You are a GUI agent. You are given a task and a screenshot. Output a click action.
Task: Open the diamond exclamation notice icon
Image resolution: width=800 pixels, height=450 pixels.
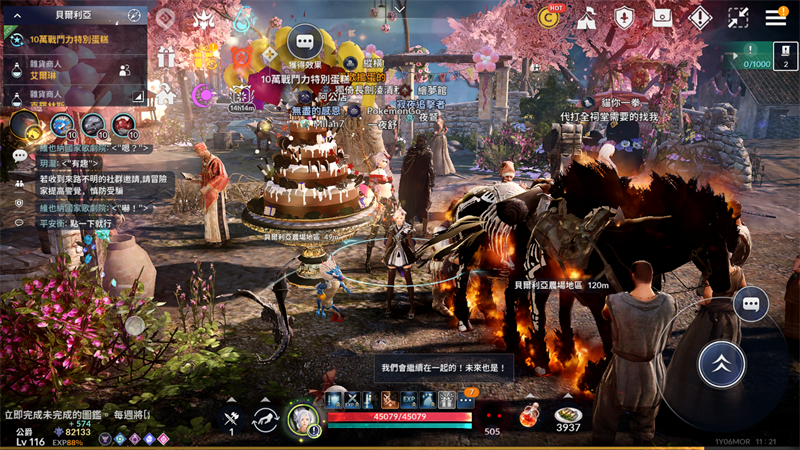pyautogui.click(x=699, y=17)
